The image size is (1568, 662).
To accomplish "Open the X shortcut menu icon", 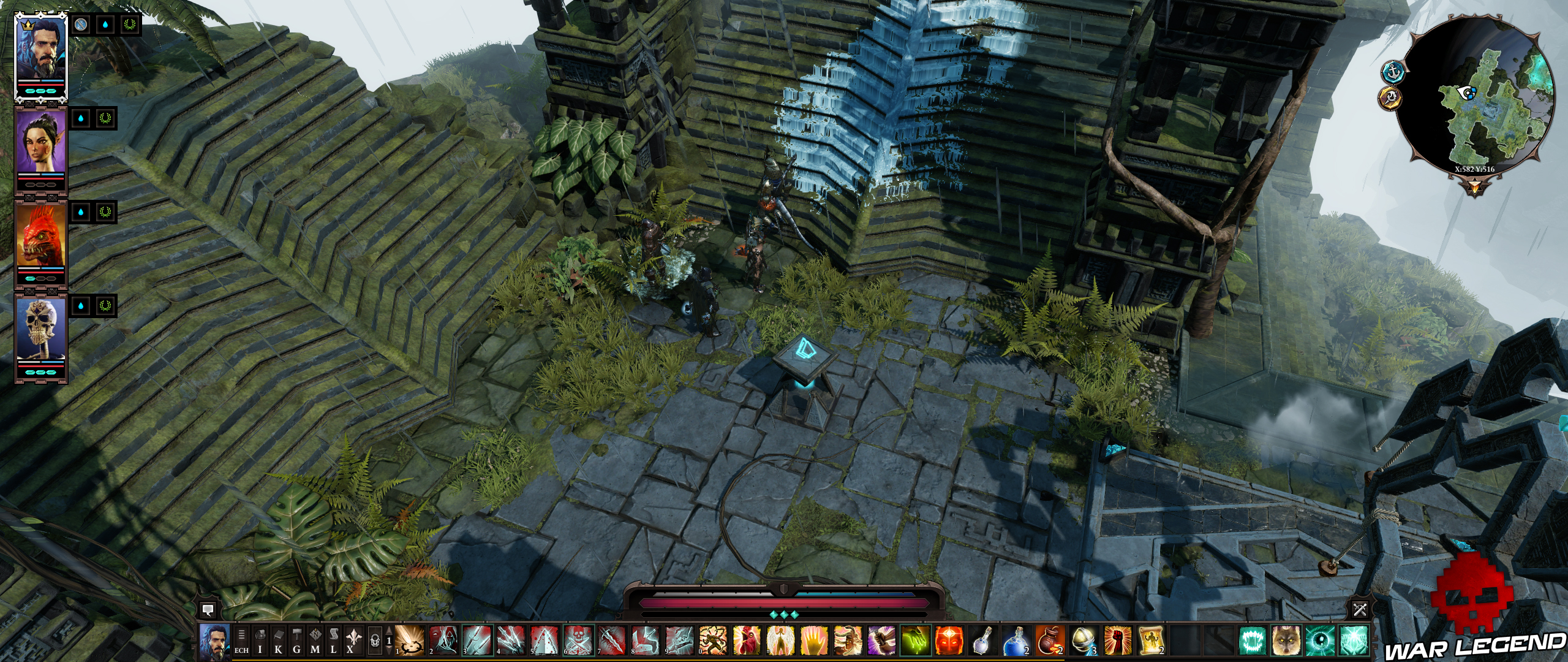I will 351,644.
